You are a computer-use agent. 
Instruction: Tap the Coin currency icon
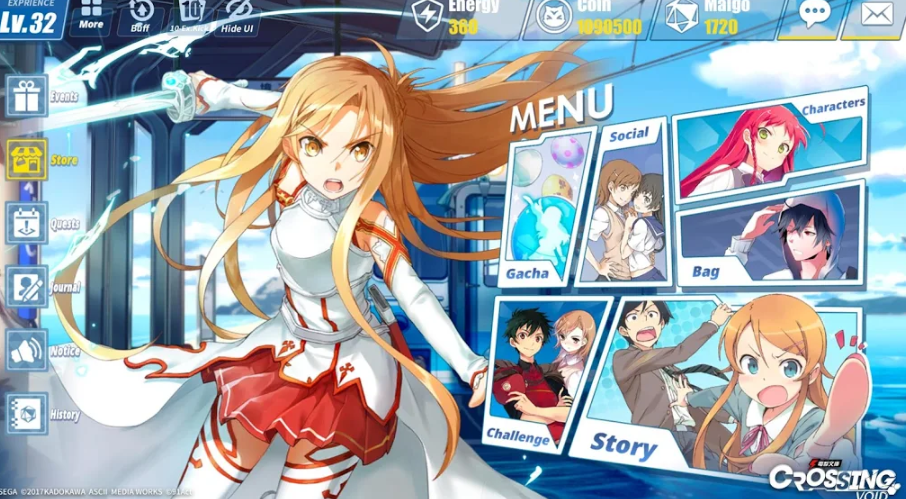click(554, 17)
